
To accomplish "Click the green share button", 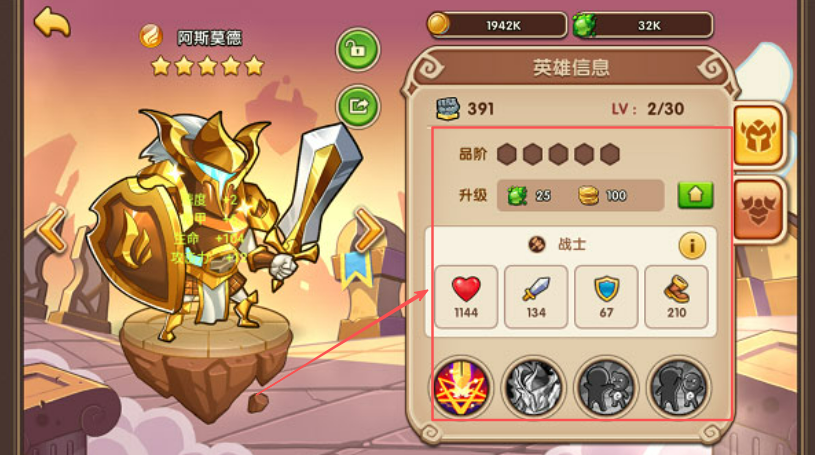I will (x=356, y=105).
